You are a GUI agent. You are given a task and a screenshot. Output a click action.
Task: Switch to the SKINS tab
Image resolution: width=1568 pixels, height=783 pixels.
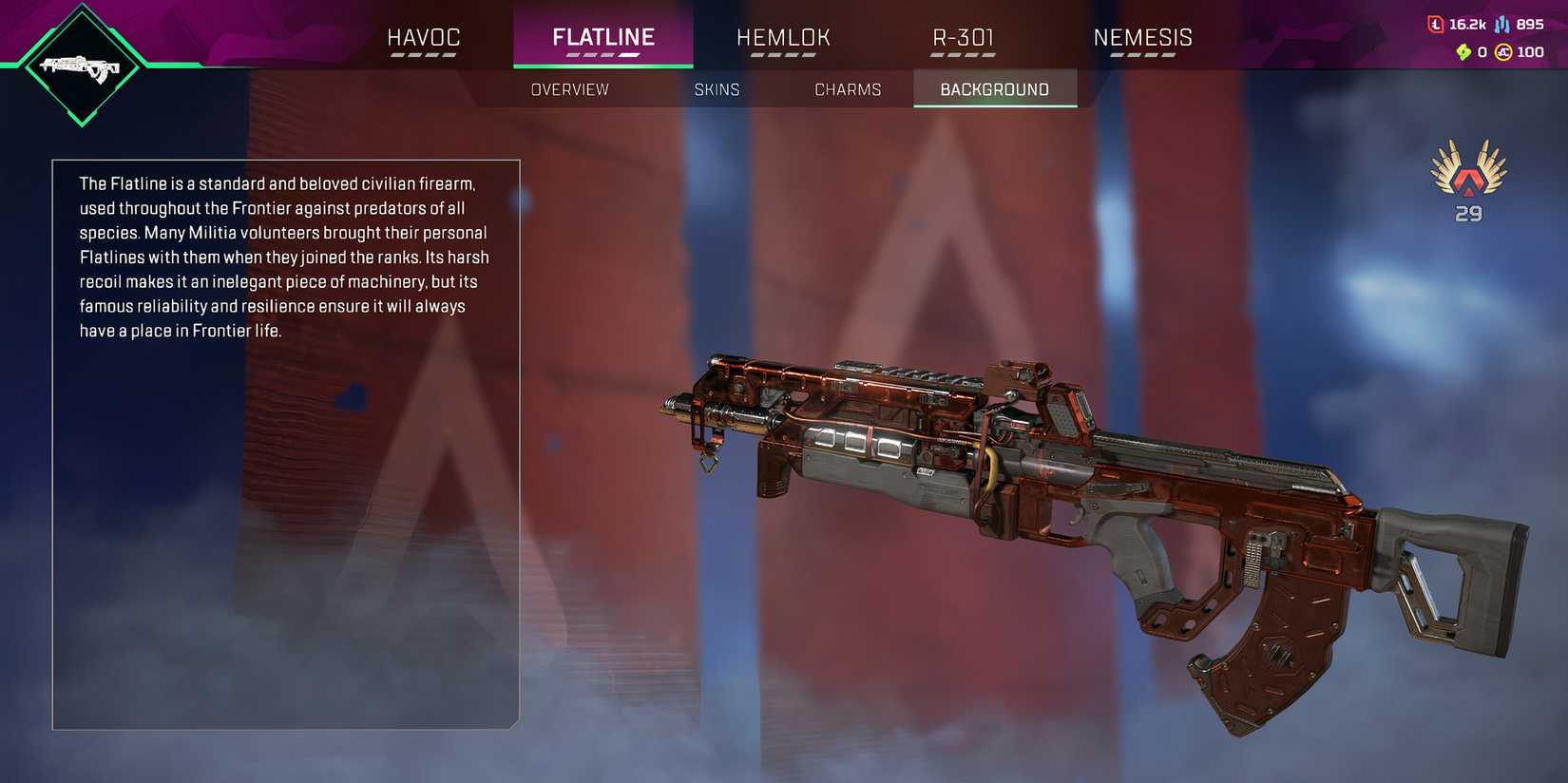point(717,88)
